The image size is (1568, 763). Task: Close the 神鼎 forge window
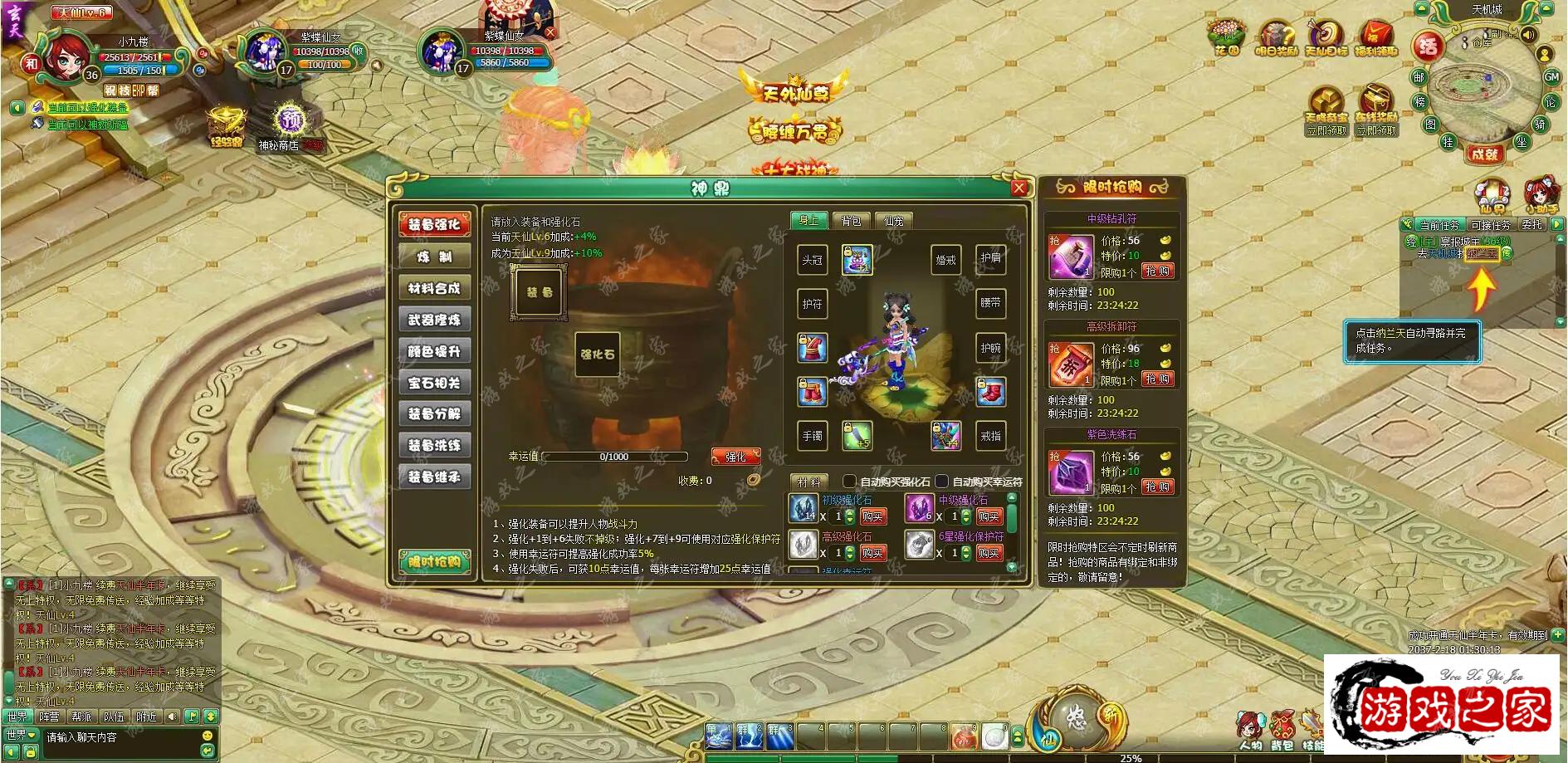[1019, 188]
